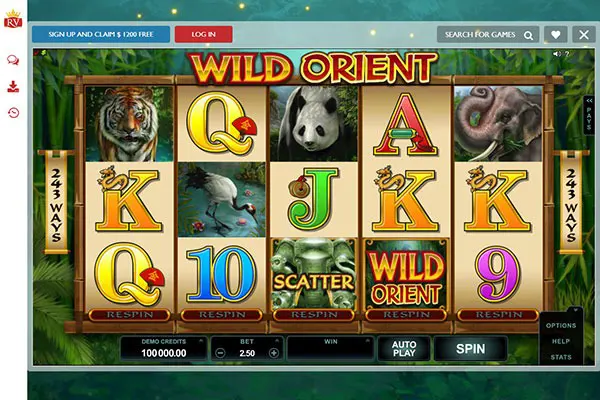Image resolution: width=600 pixels, height=400 pixels.
Task: Respin the reel under the purple 9
Action: pyautogui.click(x=498, y=314)
